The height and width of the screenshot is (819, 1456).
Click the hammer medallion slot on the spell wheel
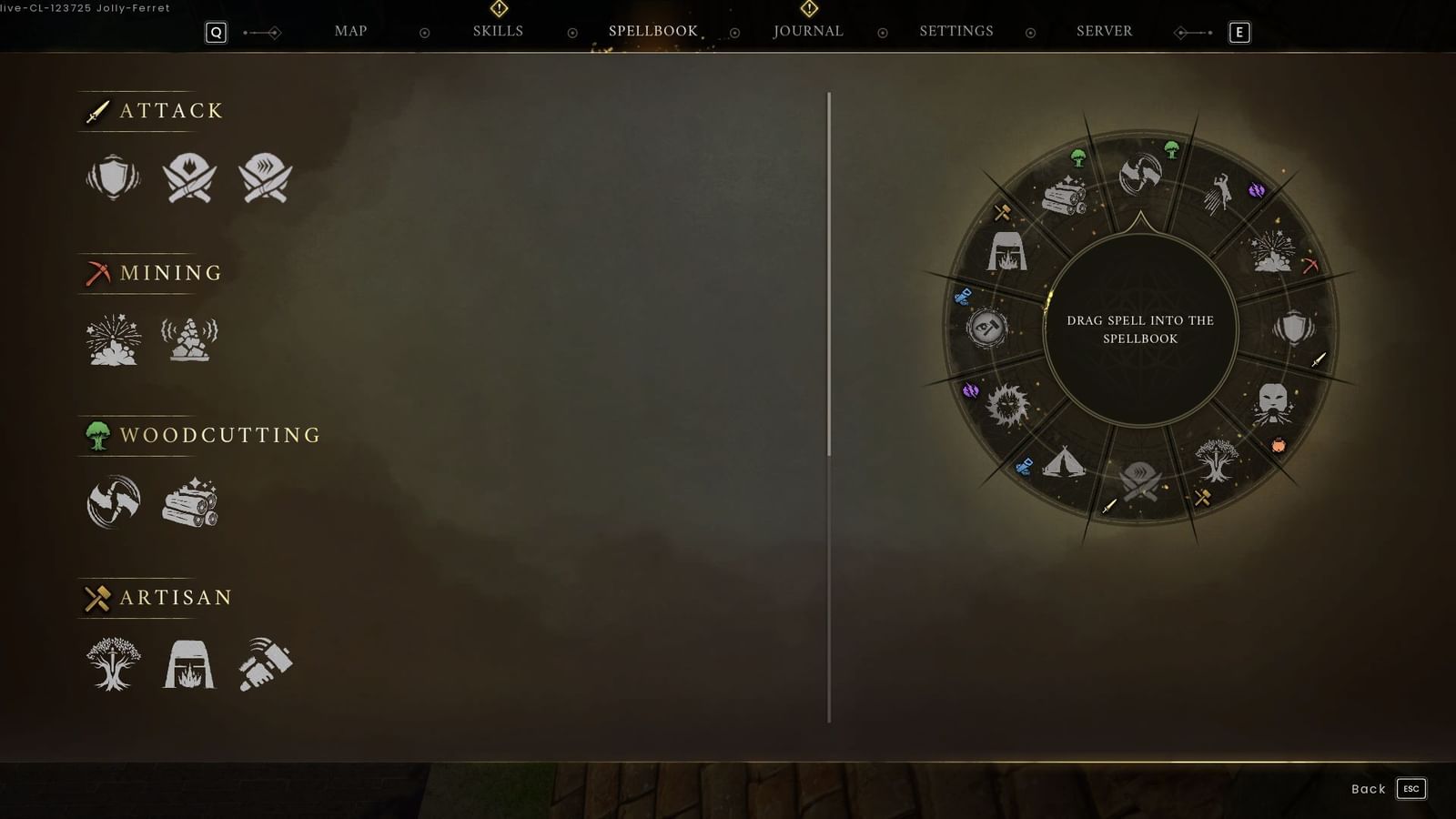pos(987,328)
